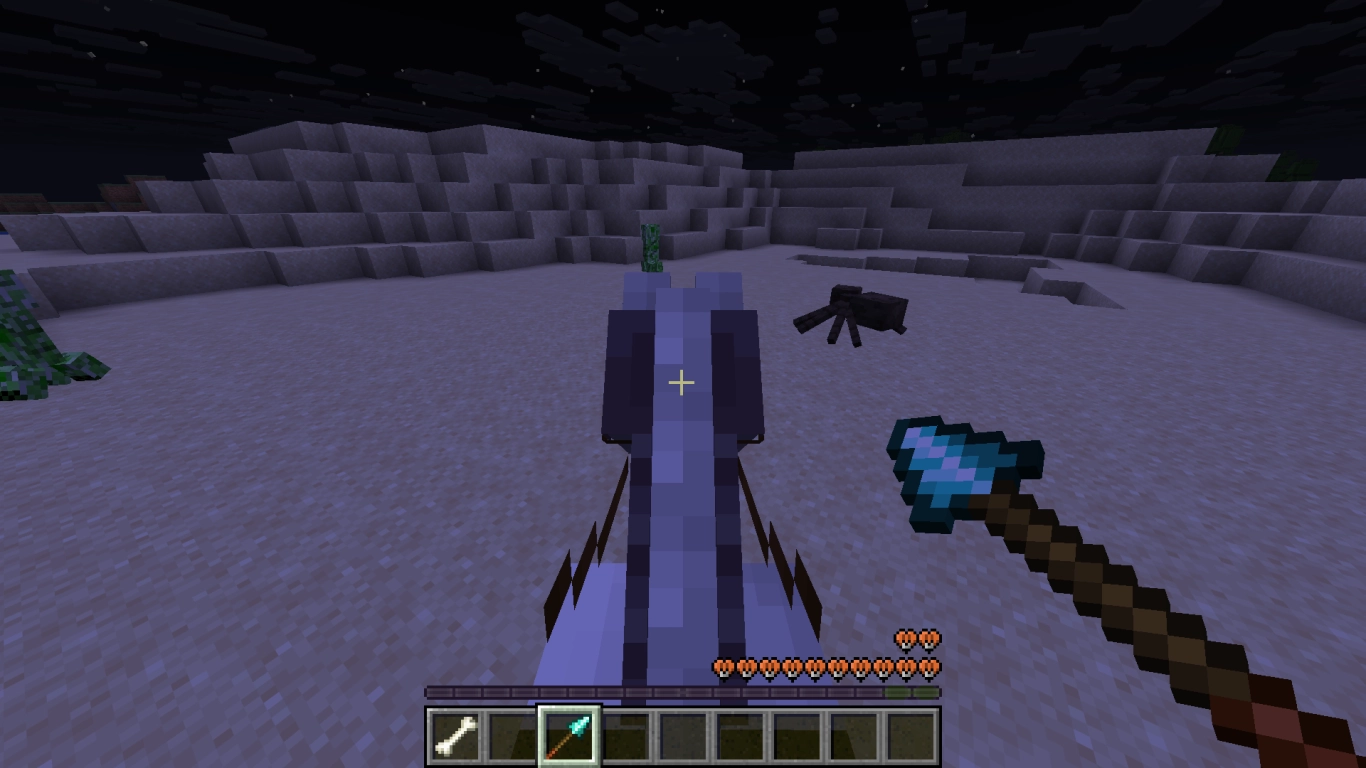This screenshot has width=1366, height=768.
Task: Click the highlighted hotbar selection frame
Action: tap(568, 735)
